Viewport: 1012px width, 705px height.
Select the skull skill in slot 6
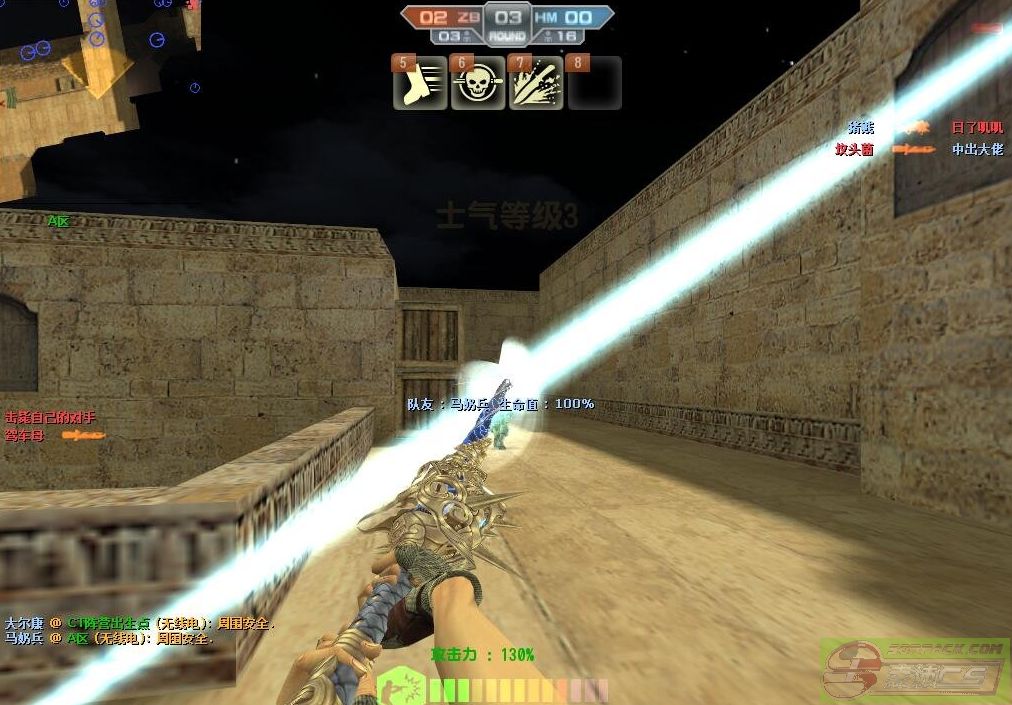(478, 85)
